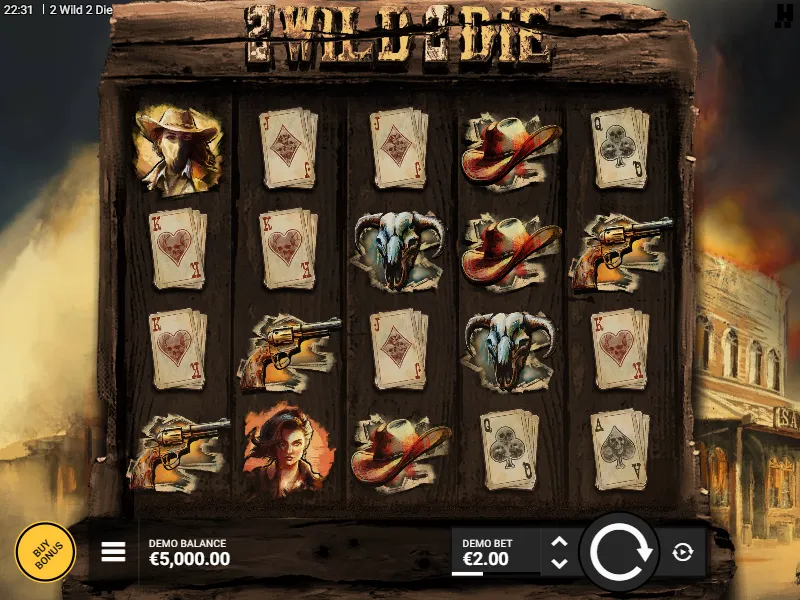Open the Buy Bonus menu
This screenshot has width=800, height=600.
[x=45, y=552]
